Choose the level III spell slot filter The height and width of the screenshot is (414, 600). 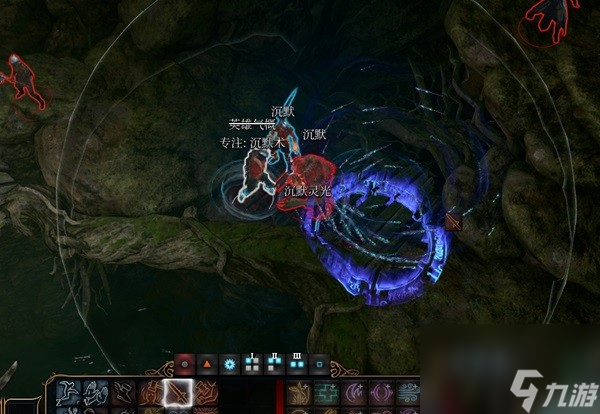[297, 363]
